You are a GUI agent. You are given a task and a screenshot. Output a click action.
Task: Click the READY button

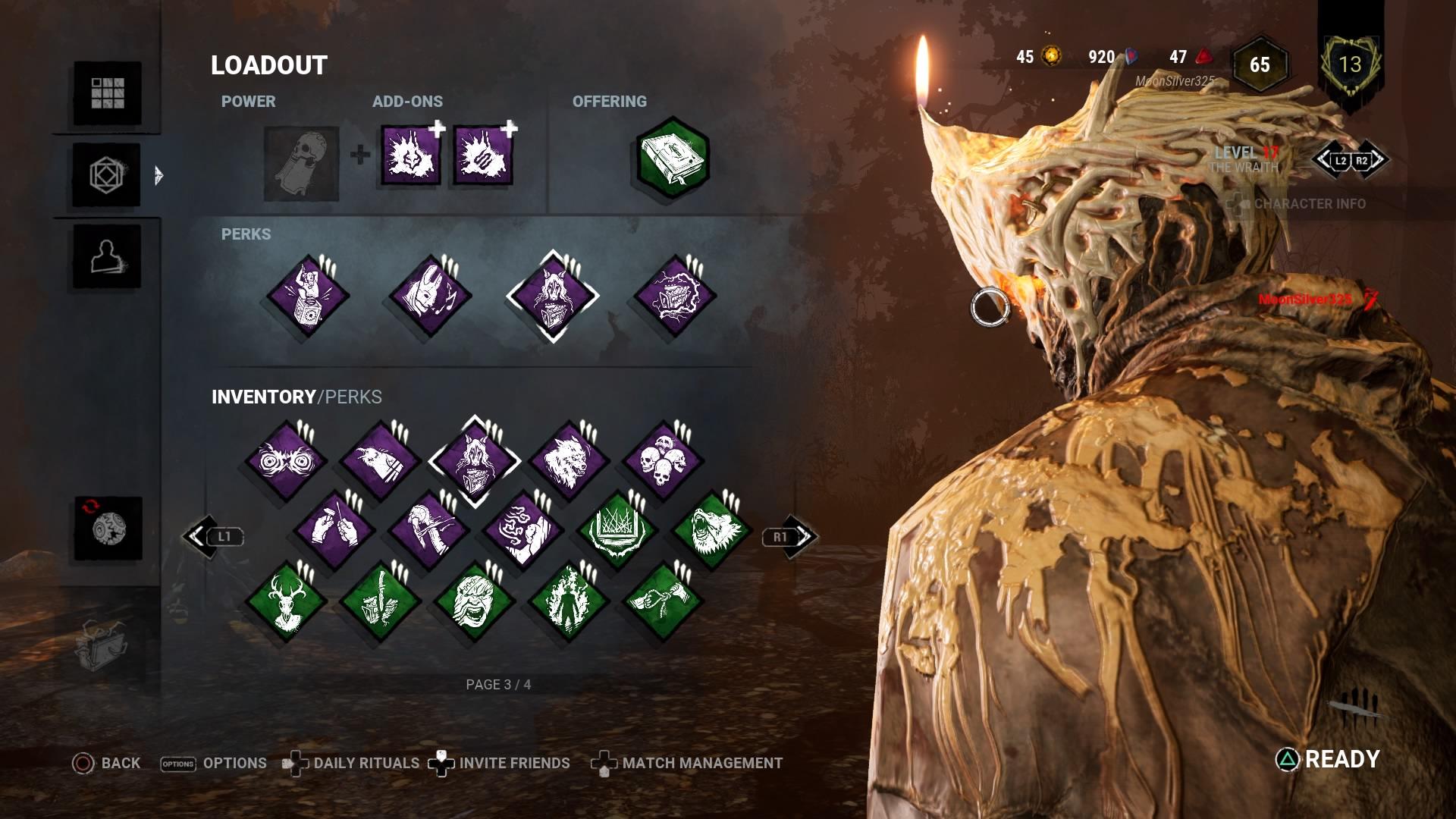coord(1329,759)
